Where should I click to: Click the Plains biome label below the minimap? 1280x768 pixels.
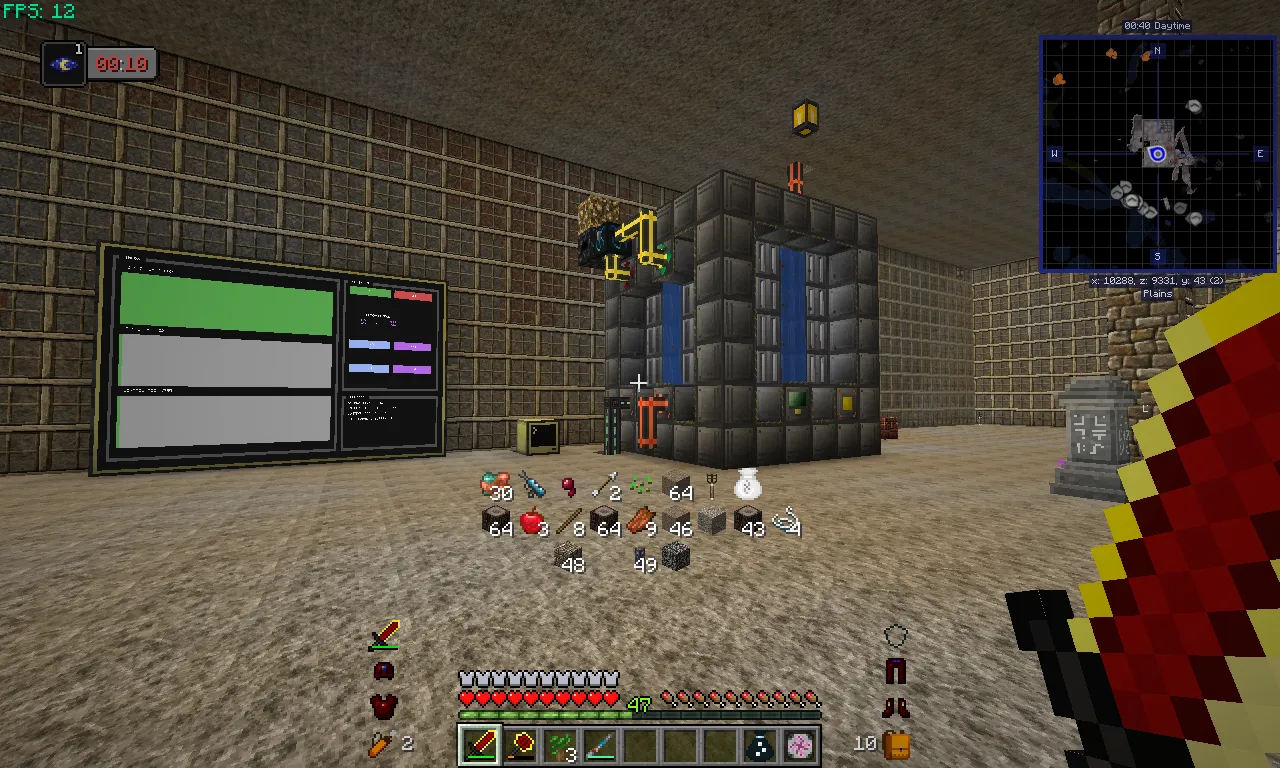1157,293
